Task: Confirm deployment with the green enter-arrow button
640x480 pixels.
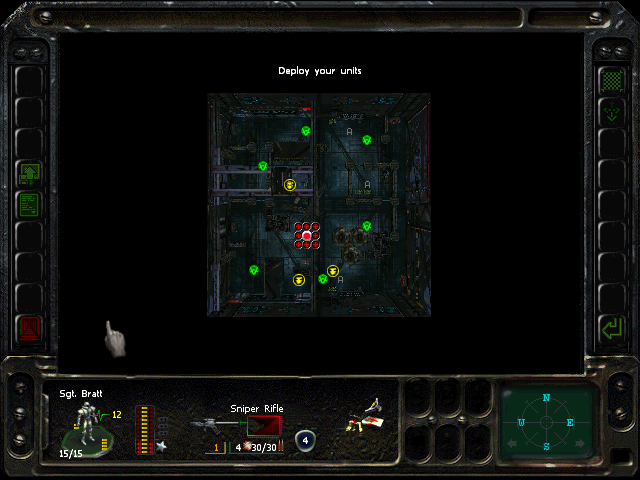Action: (611, 327)
